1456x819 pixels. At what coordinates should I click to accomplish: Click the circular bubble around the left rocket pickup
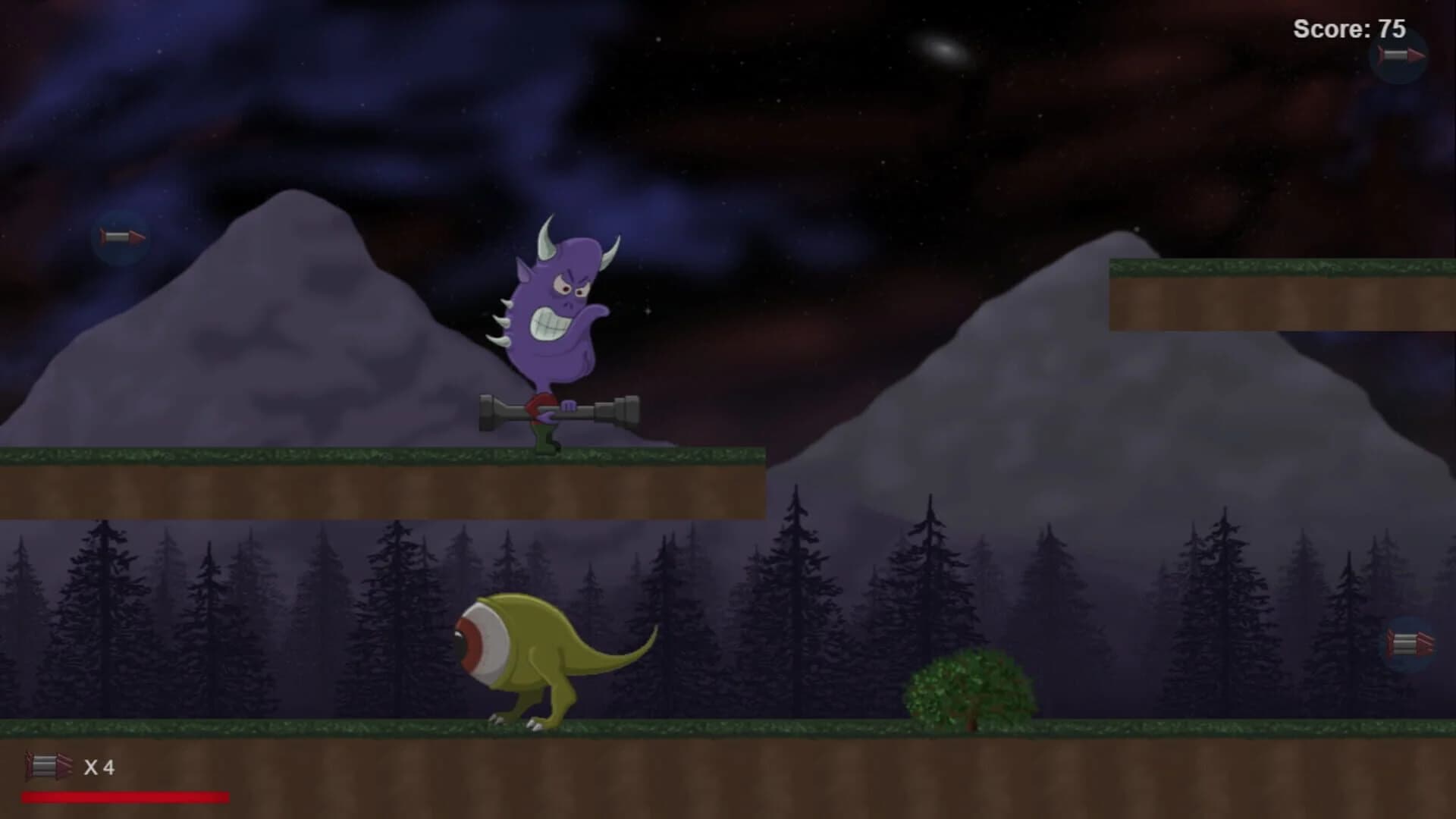pos(121,237)
